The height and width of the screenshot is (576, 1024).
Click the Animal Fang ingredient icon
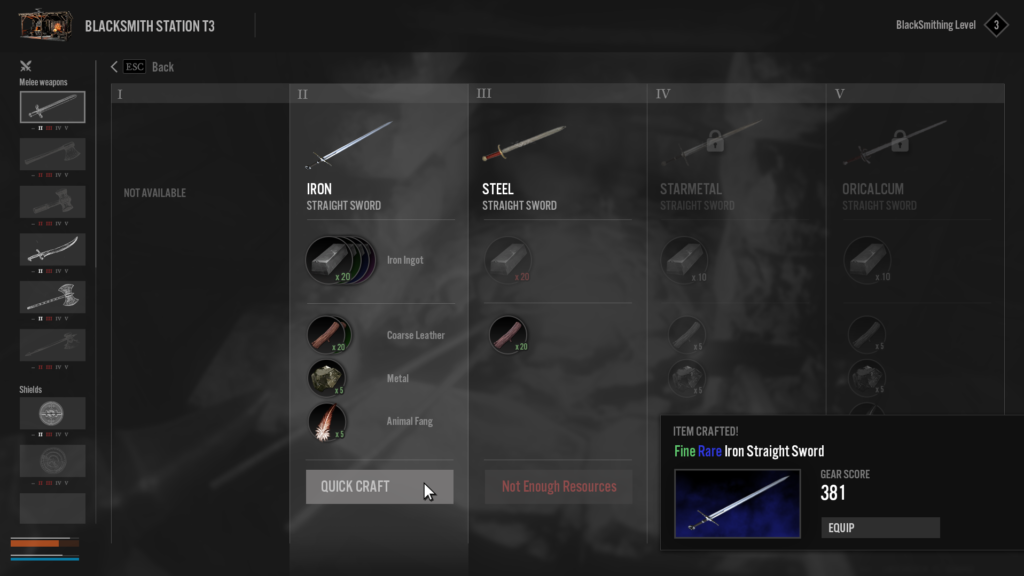pos(328,421)
